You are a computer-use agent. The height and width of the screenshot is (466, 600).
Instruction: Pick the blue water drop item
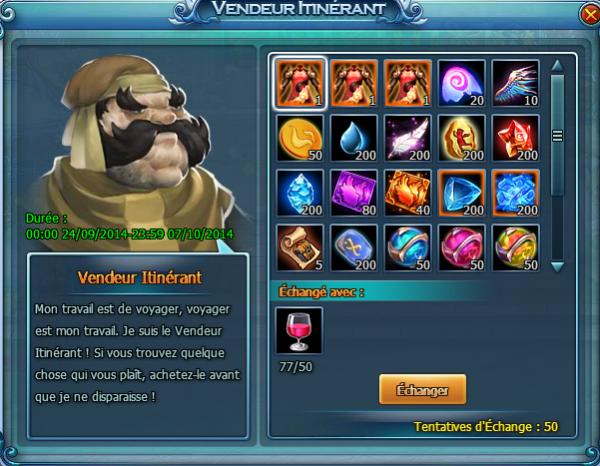click(352, 139)
